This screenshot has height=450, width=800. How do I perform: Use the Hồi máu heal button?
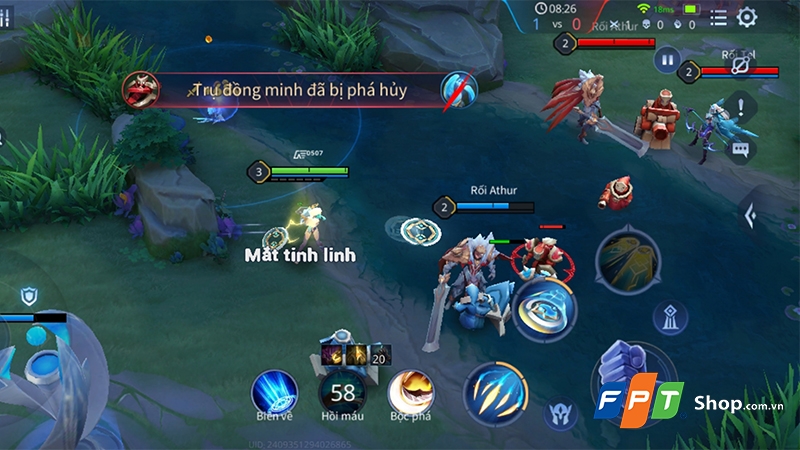(343, 391)
